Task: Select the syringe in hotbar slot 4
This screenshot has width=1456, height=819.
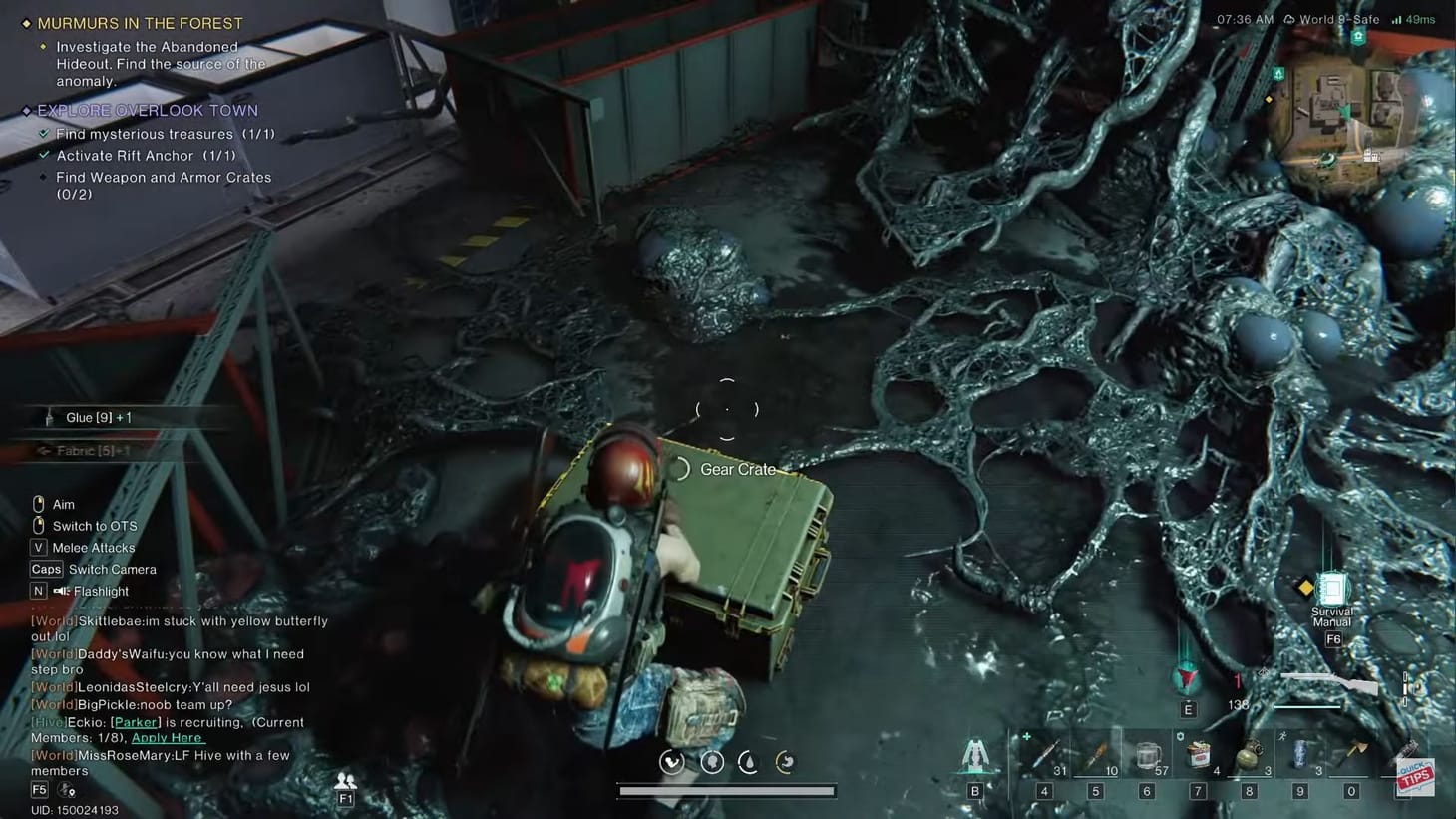Action: pyautogui.click(x=1044, y=755)
